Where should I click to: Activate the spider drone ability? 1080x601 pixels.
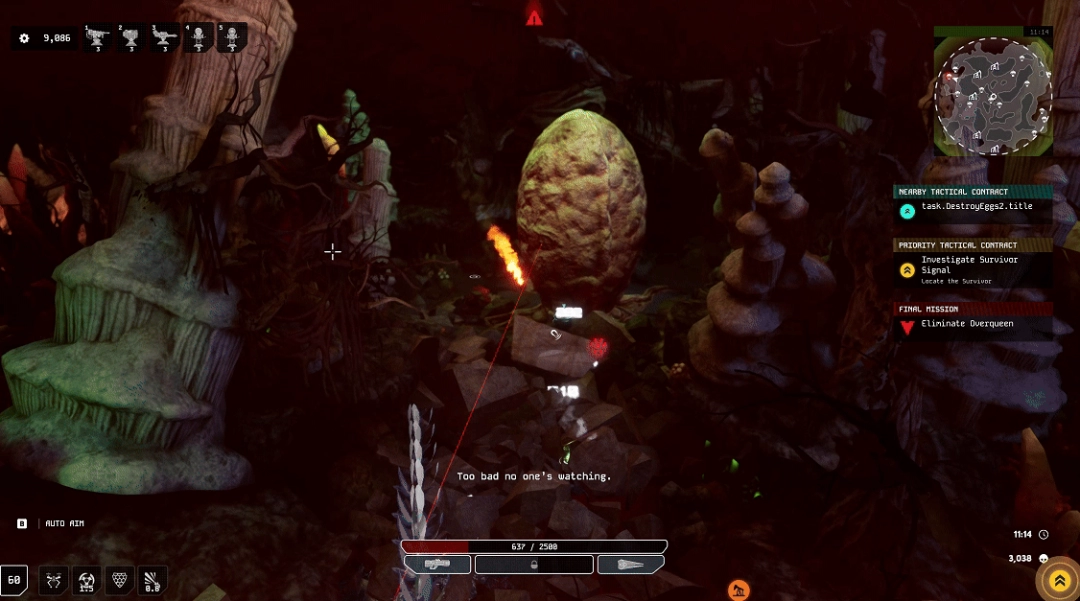(54, 580)
